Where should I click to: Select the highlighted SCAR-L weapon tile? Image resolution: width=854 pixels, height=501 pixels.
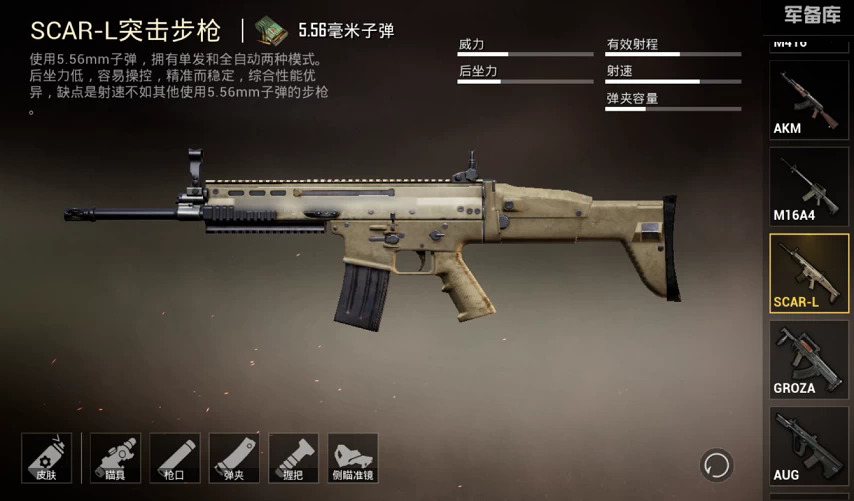coord(809,273)
